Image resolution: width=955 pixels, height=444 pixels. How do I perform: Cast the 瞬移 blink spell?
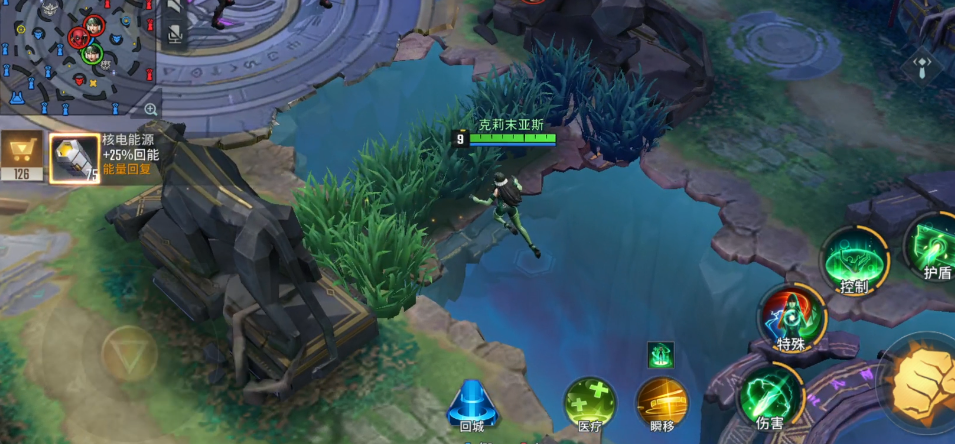(x=661, y=402)
